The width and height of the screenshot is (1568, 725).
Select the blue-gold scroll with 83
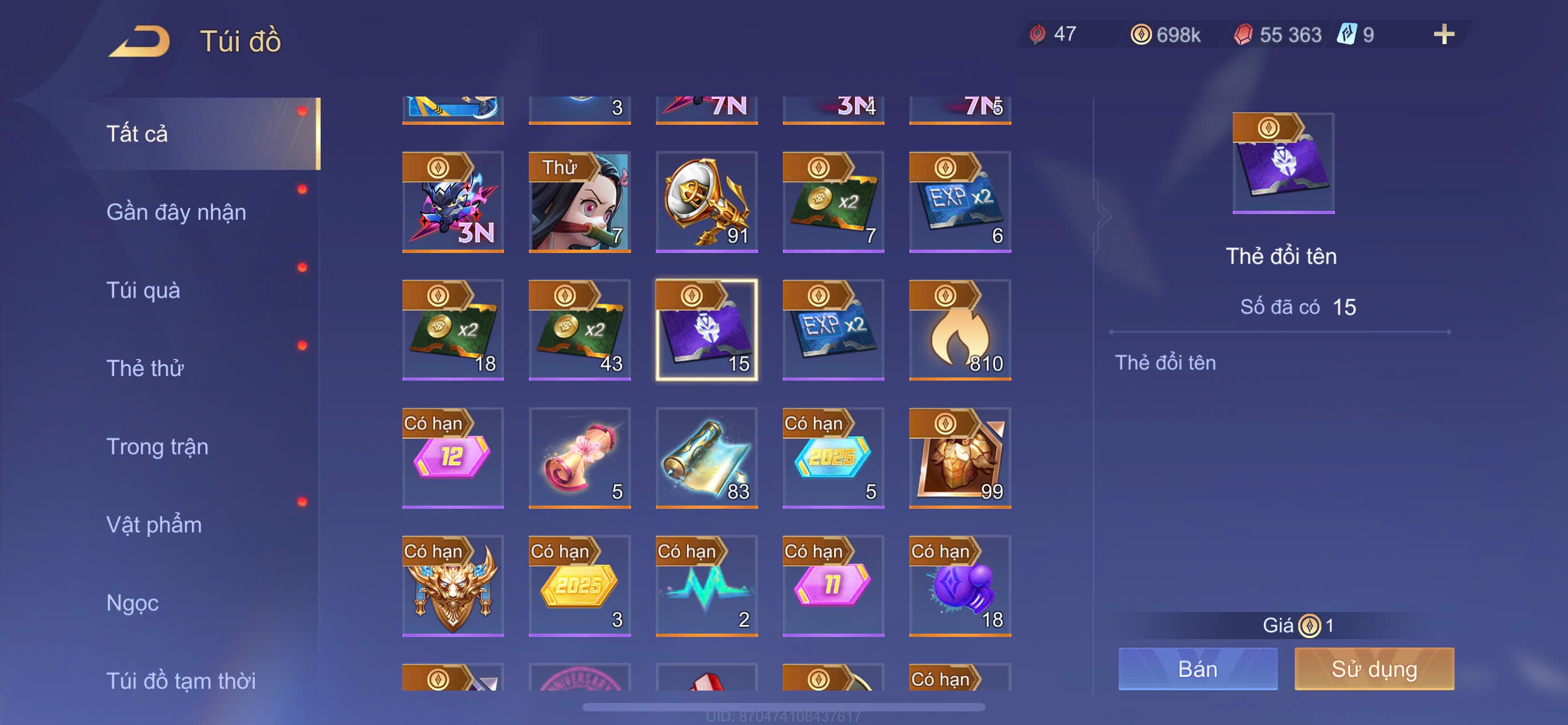[x=706, y=458]
